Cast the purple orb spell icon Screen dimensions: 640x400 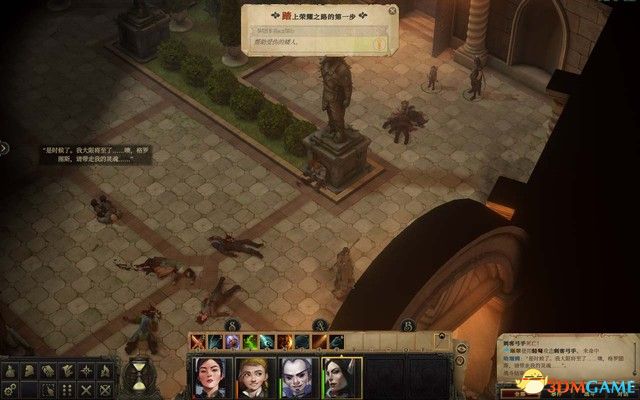click(x=231, y=342)
